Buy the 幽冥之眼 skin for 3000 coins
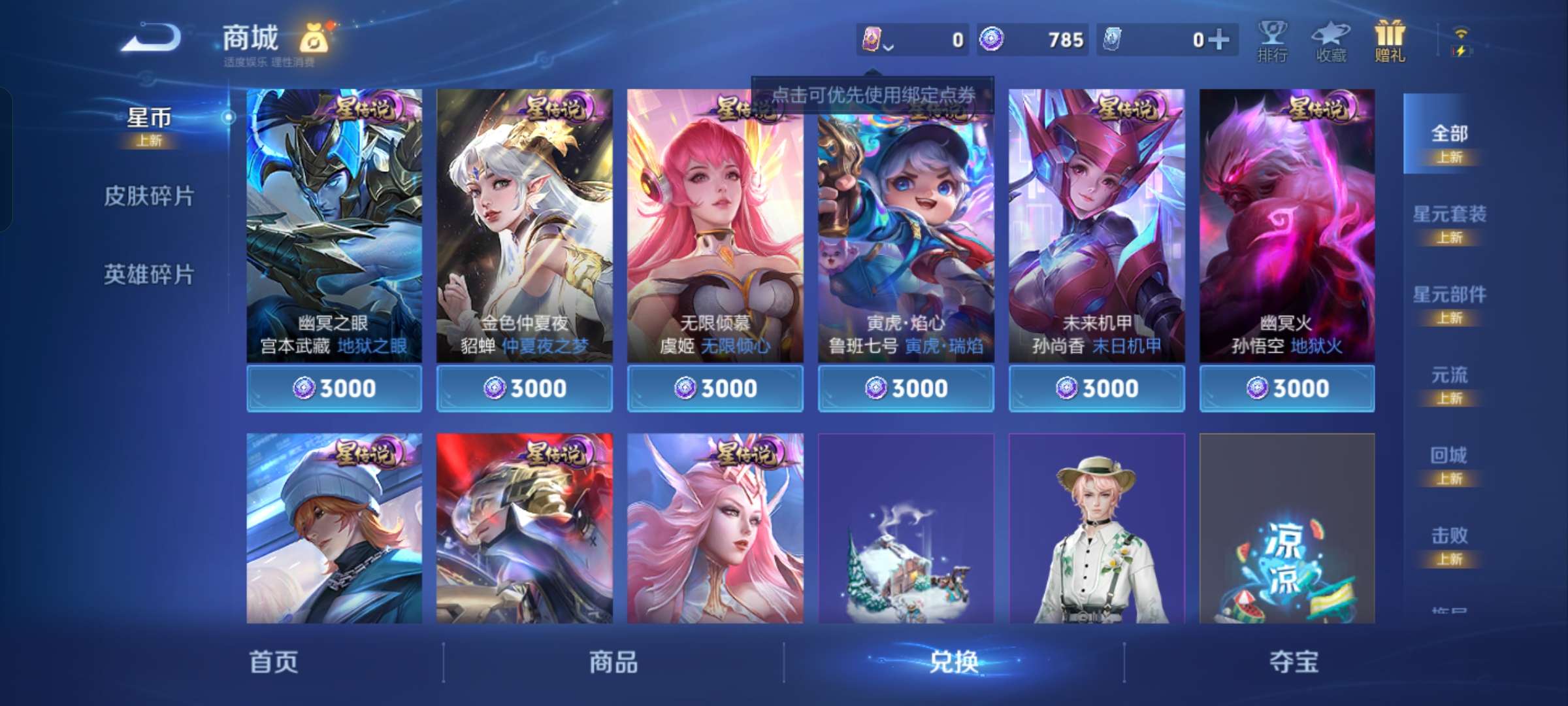 click(335, 388)
